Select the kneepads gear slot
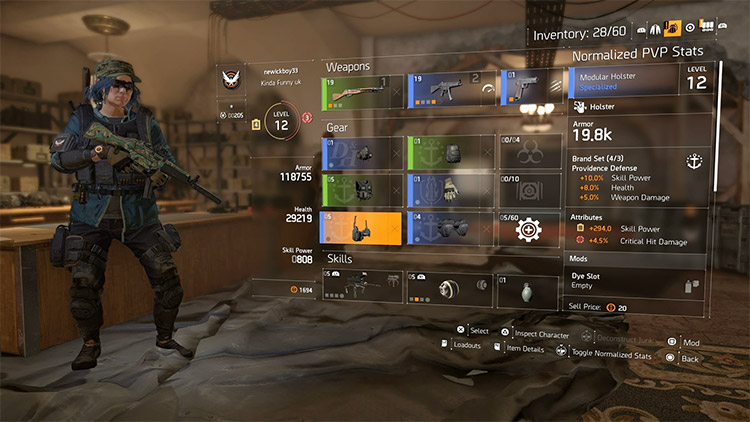Image resolution: width=750 pixels, height=422 pixels. coord(448,228)
